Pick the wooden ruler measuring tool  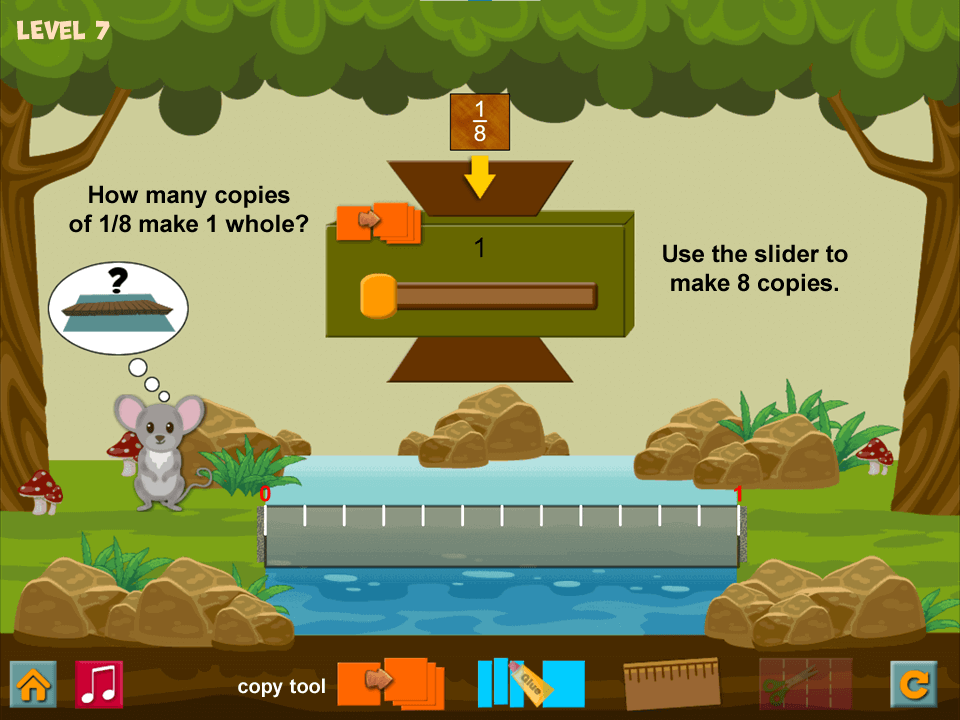click(x=671, y=684)
